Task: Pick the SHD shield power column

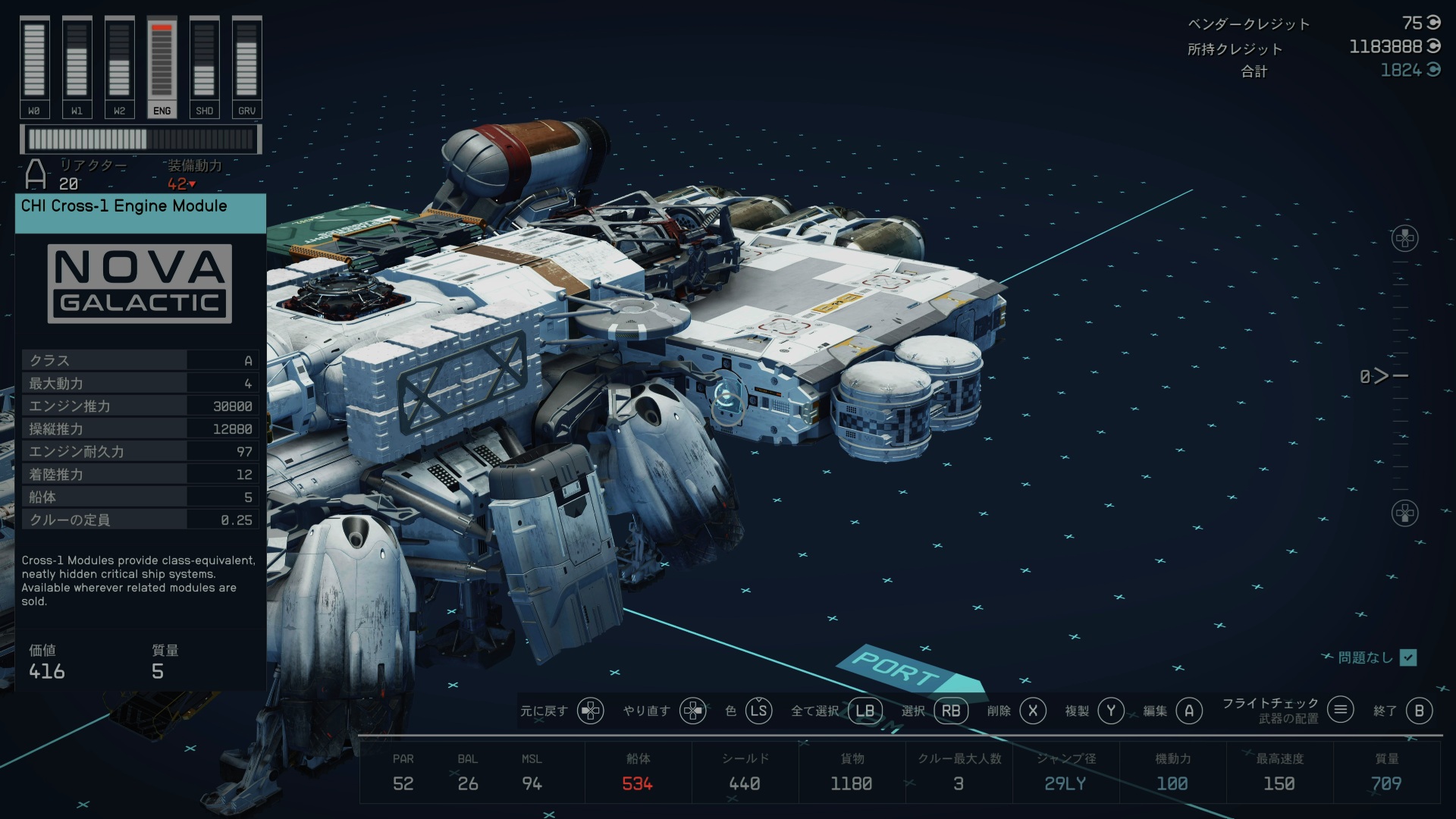Action: 204,67
